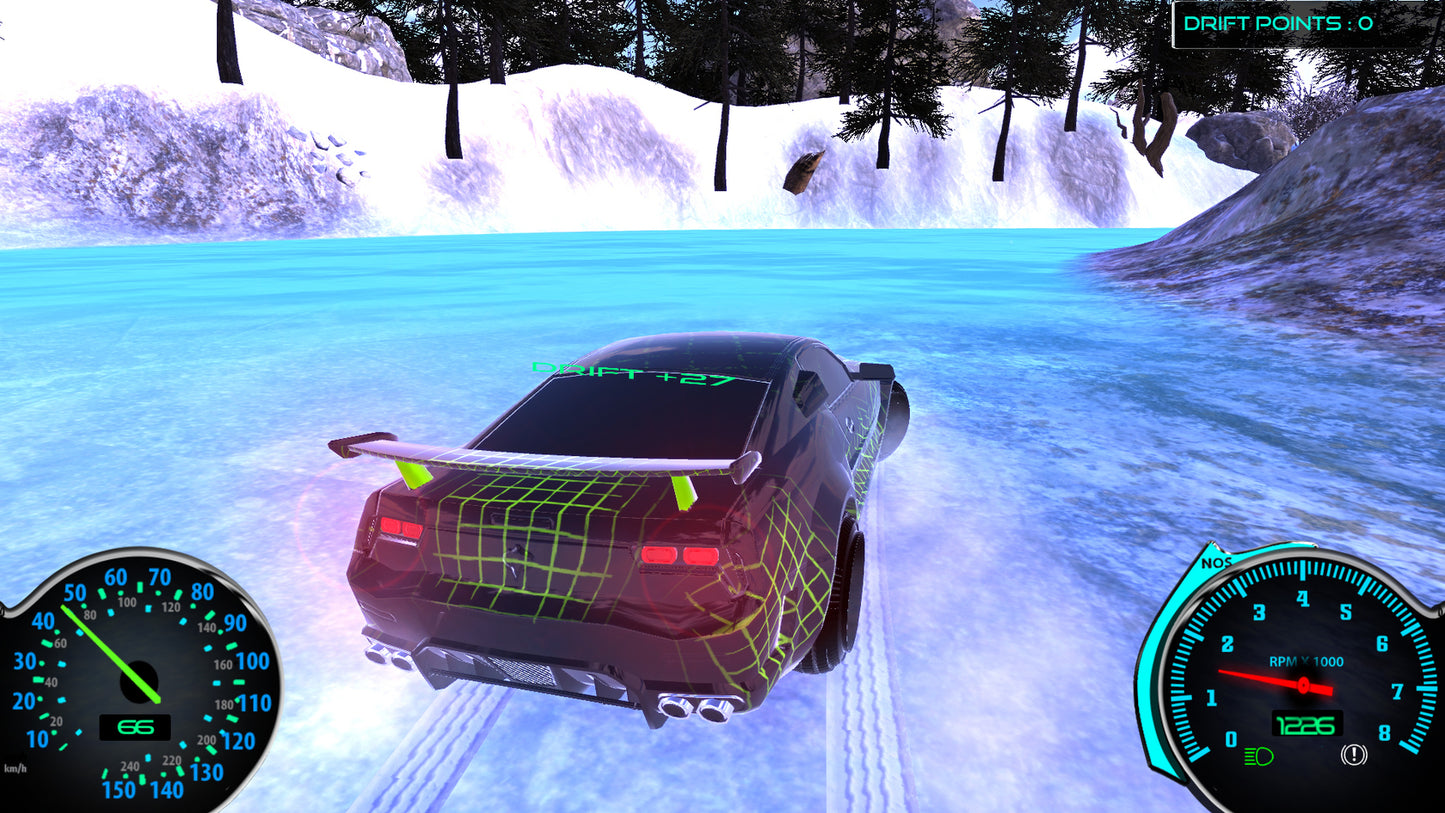
Task: Click the green speedometer needle
Action: [x=108, y=650]
